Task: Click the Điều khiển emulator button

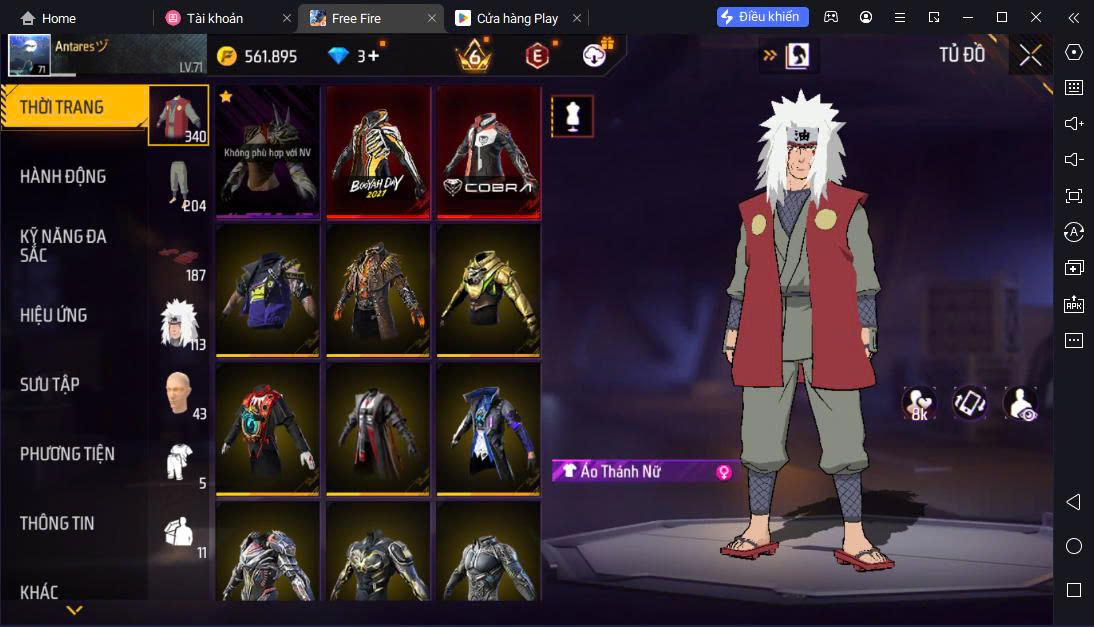Action: pos(762,17)
